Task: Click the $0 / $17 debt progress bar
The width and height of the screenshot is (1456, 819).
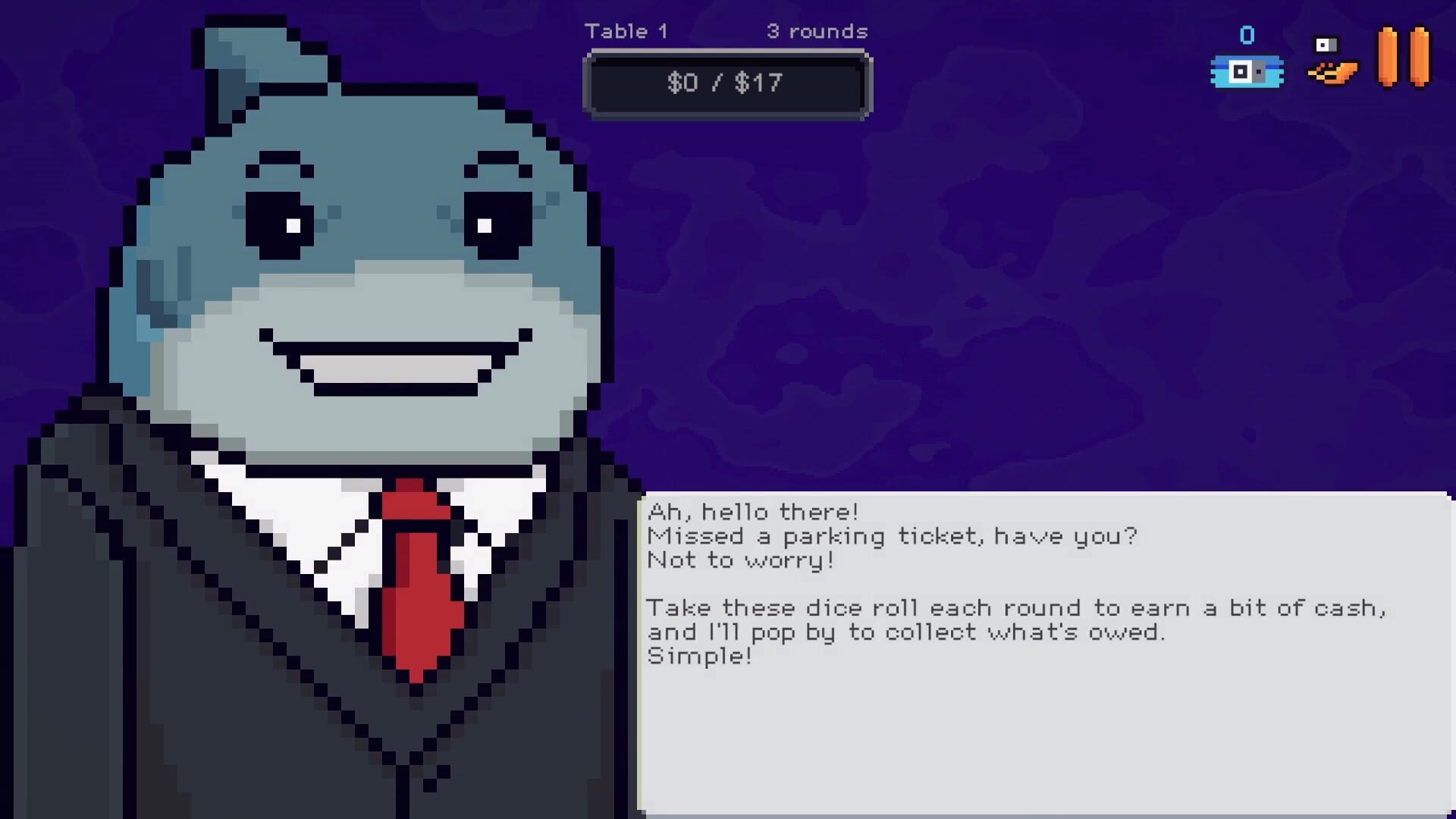Action: [x=726, y=83]
